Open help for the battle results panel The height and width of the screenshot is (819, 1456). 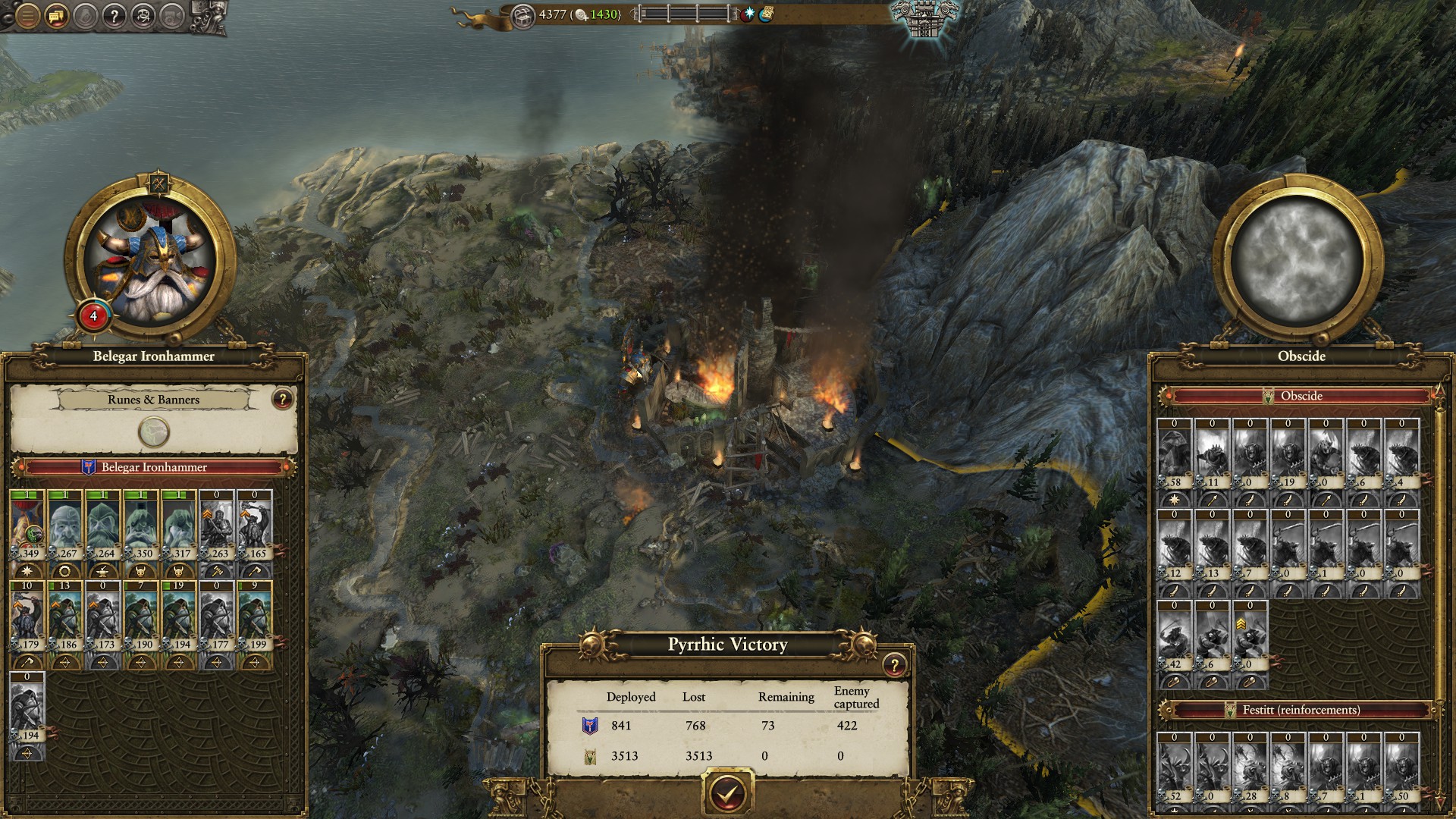(x=894, y=665)
